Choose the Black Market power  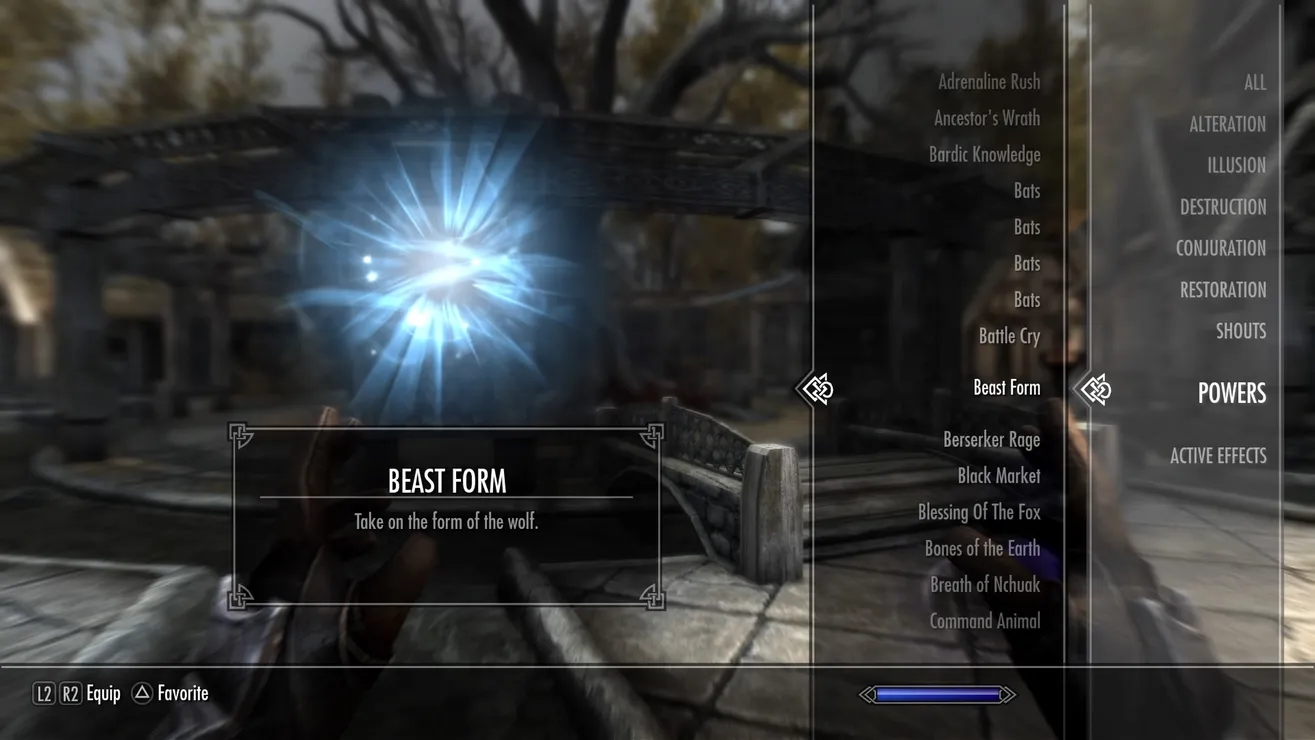pyautogui.click(x=998, y=476)
